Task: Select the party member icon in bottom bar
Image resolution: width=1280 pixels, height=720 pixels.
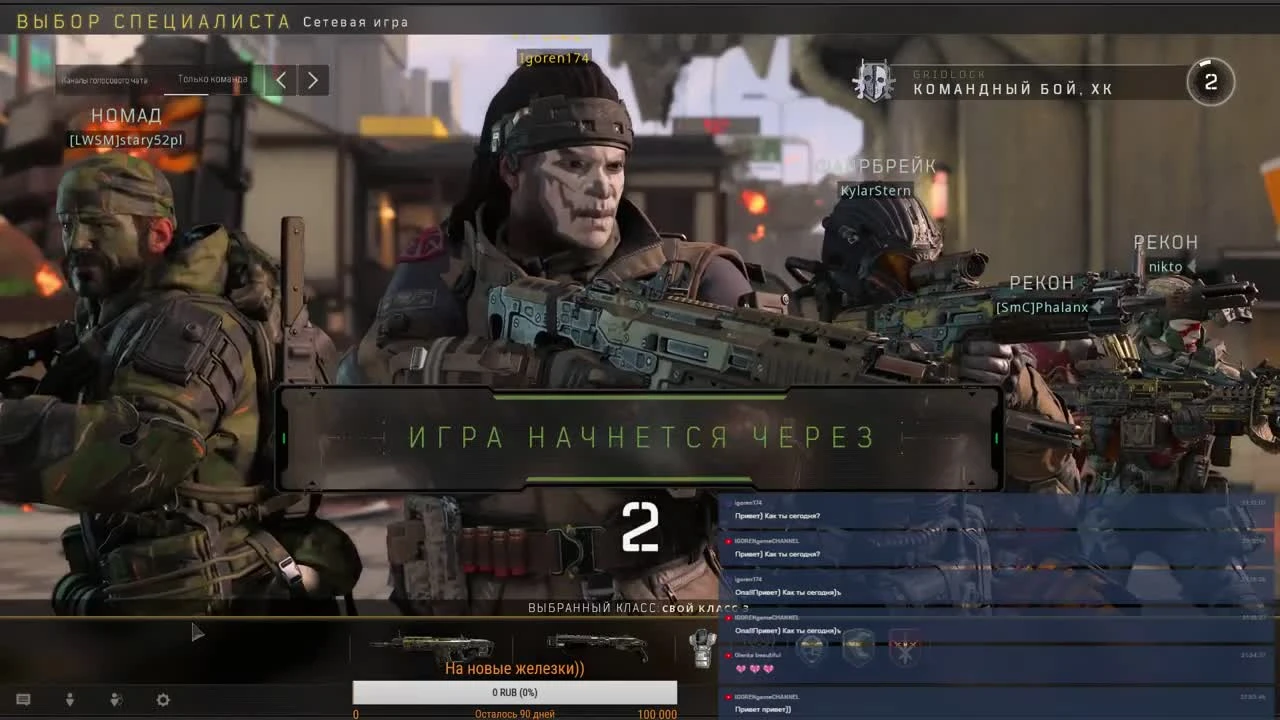Action: pyautogui.click(x=70, y=700)
